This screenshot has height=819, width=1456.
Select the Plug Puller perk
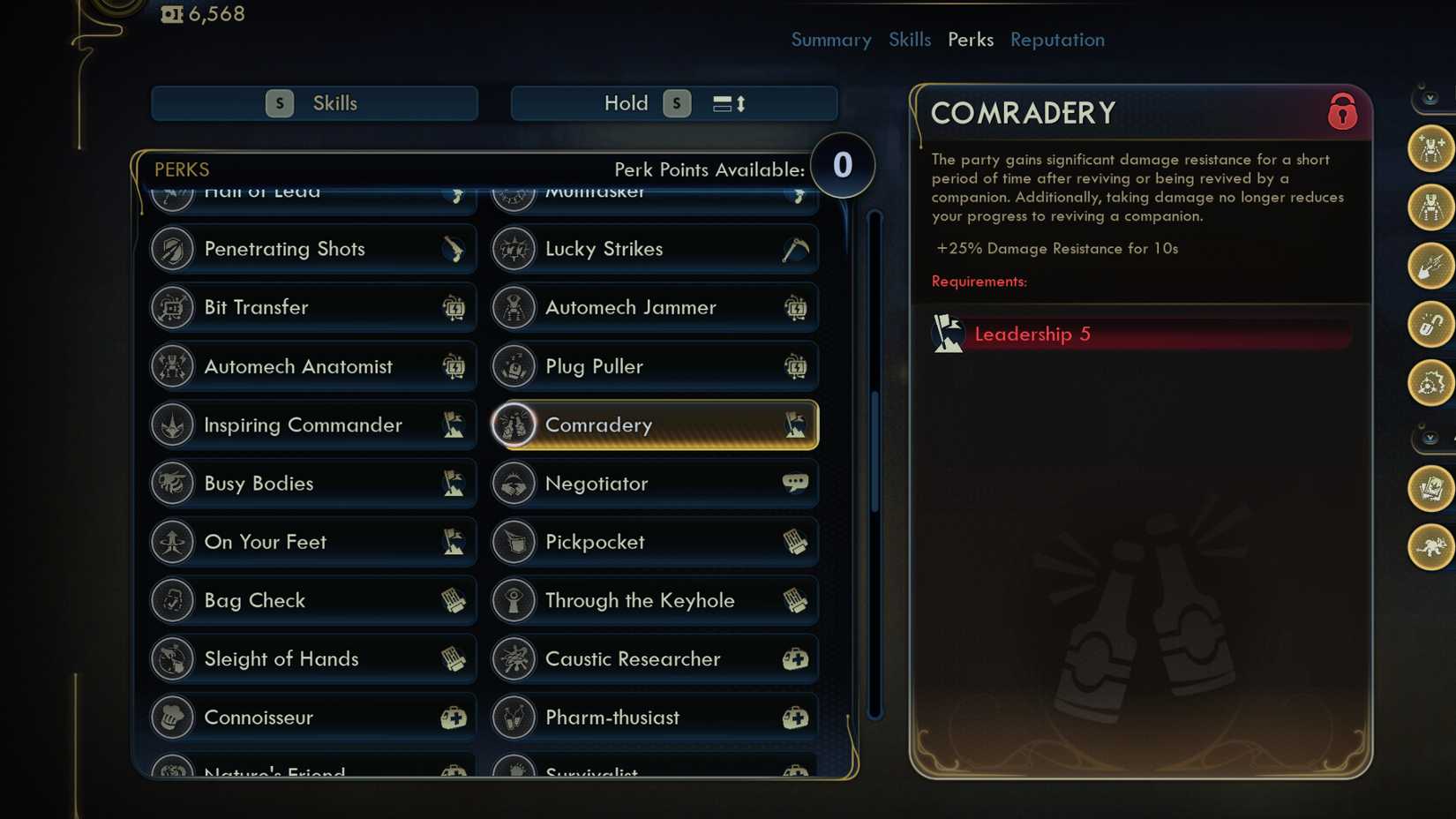pyautogui.click(x=653, y=366)
